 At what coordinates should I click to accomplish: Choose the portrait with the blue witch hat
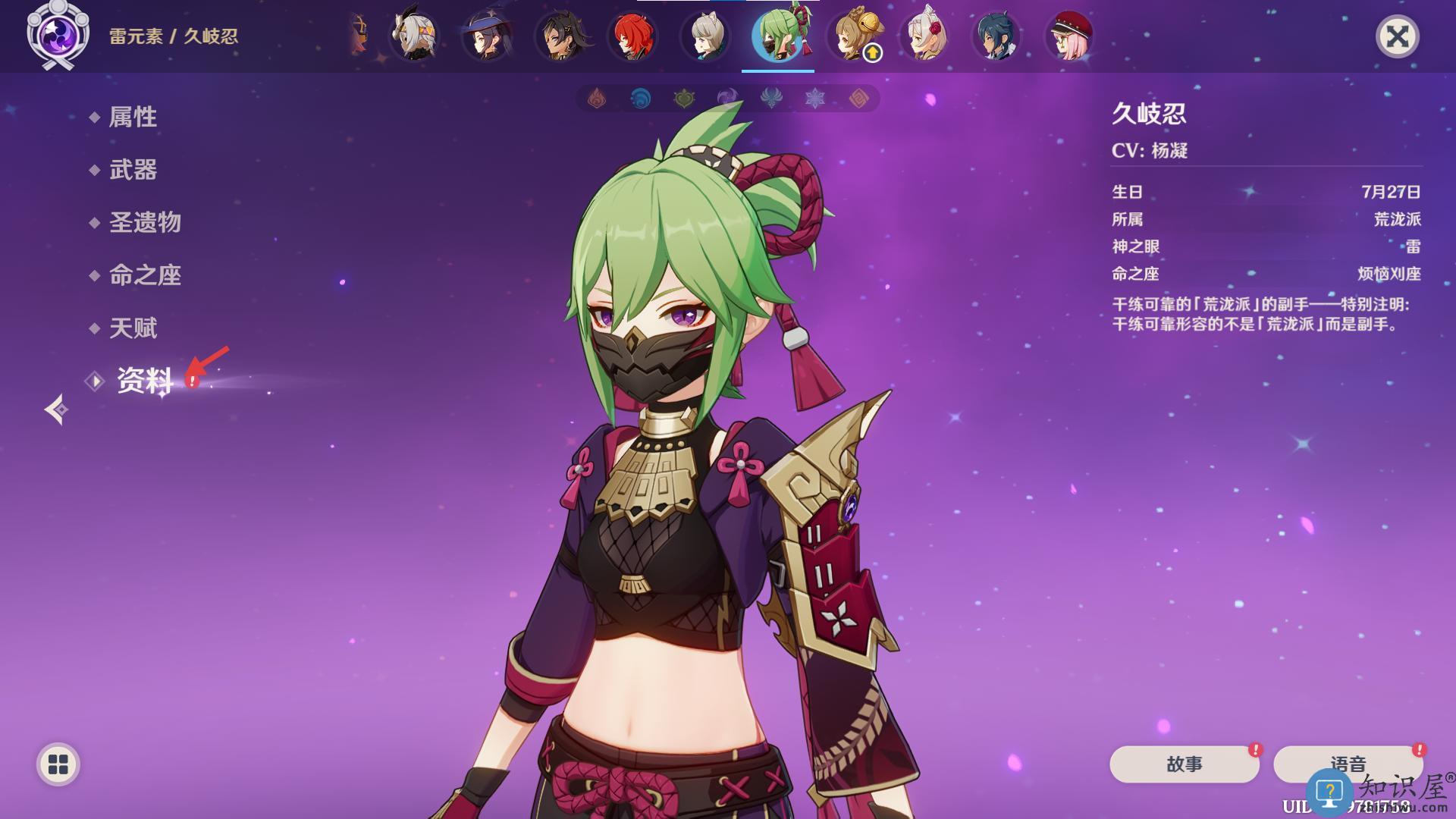[486, 36]
